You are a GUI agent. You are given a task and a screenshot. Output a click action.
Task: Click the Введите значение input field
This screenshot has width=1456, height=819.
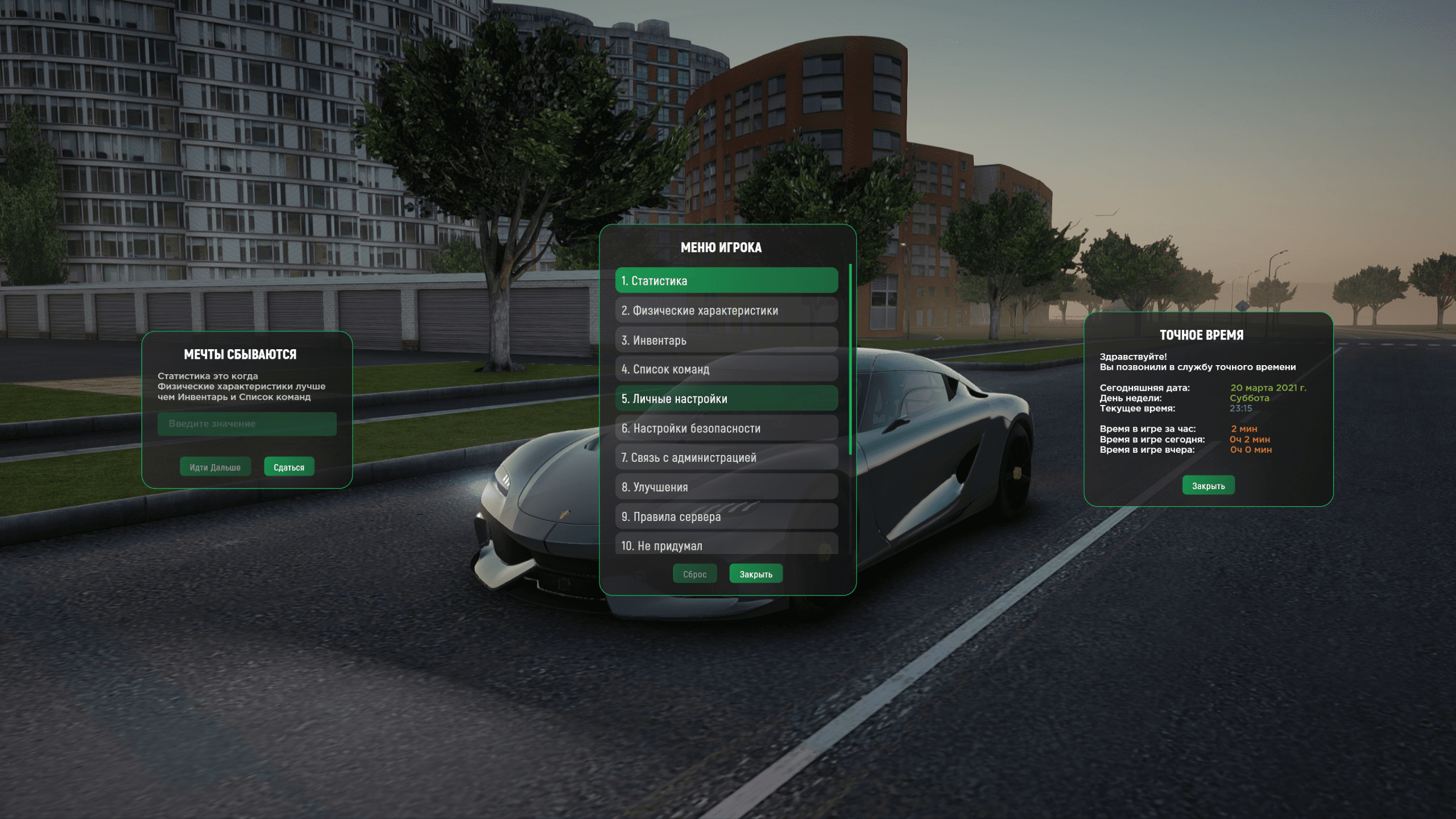click(247, 424)
